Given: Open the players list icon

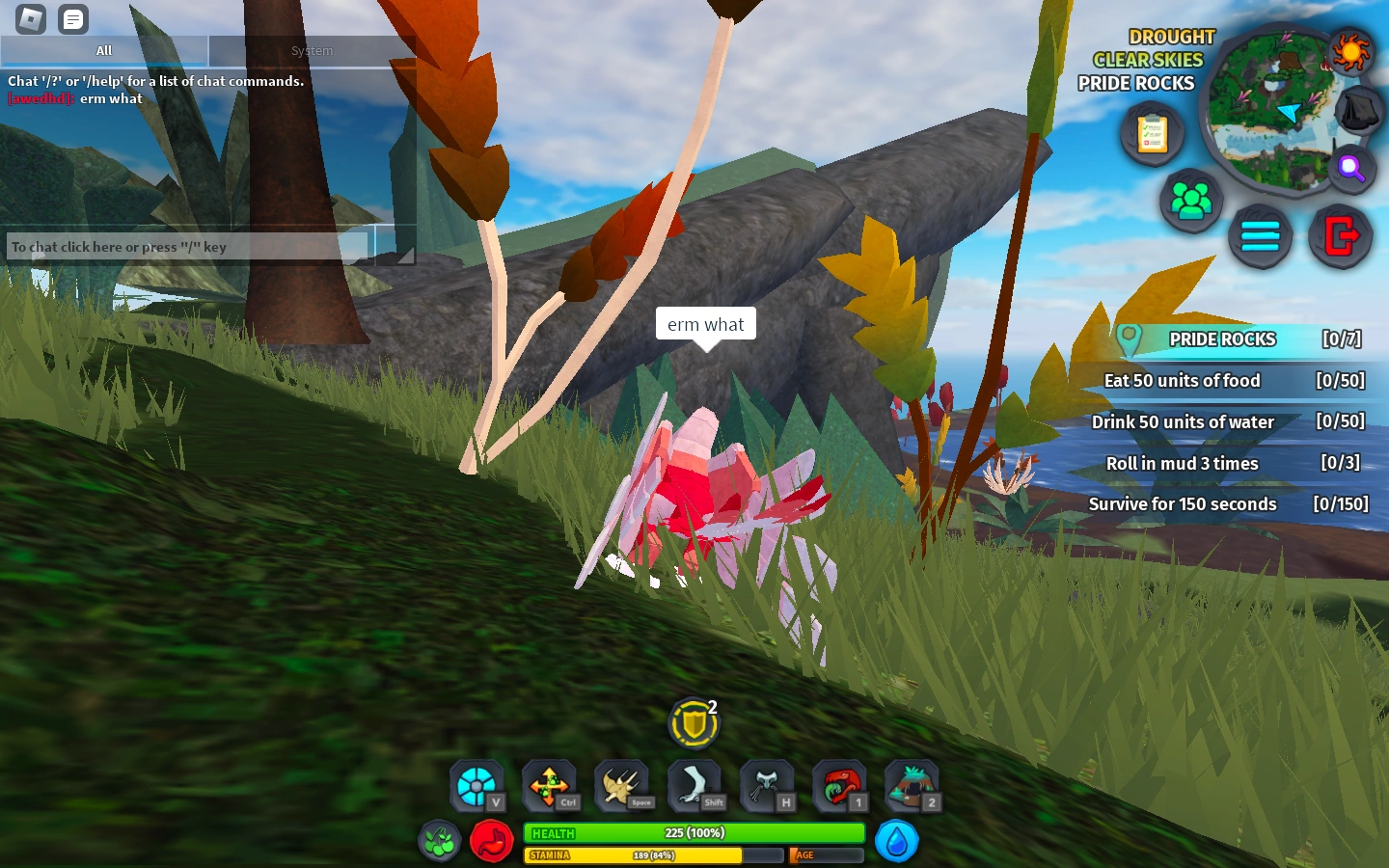Looking at the screenshot, I should [1192, 201].
